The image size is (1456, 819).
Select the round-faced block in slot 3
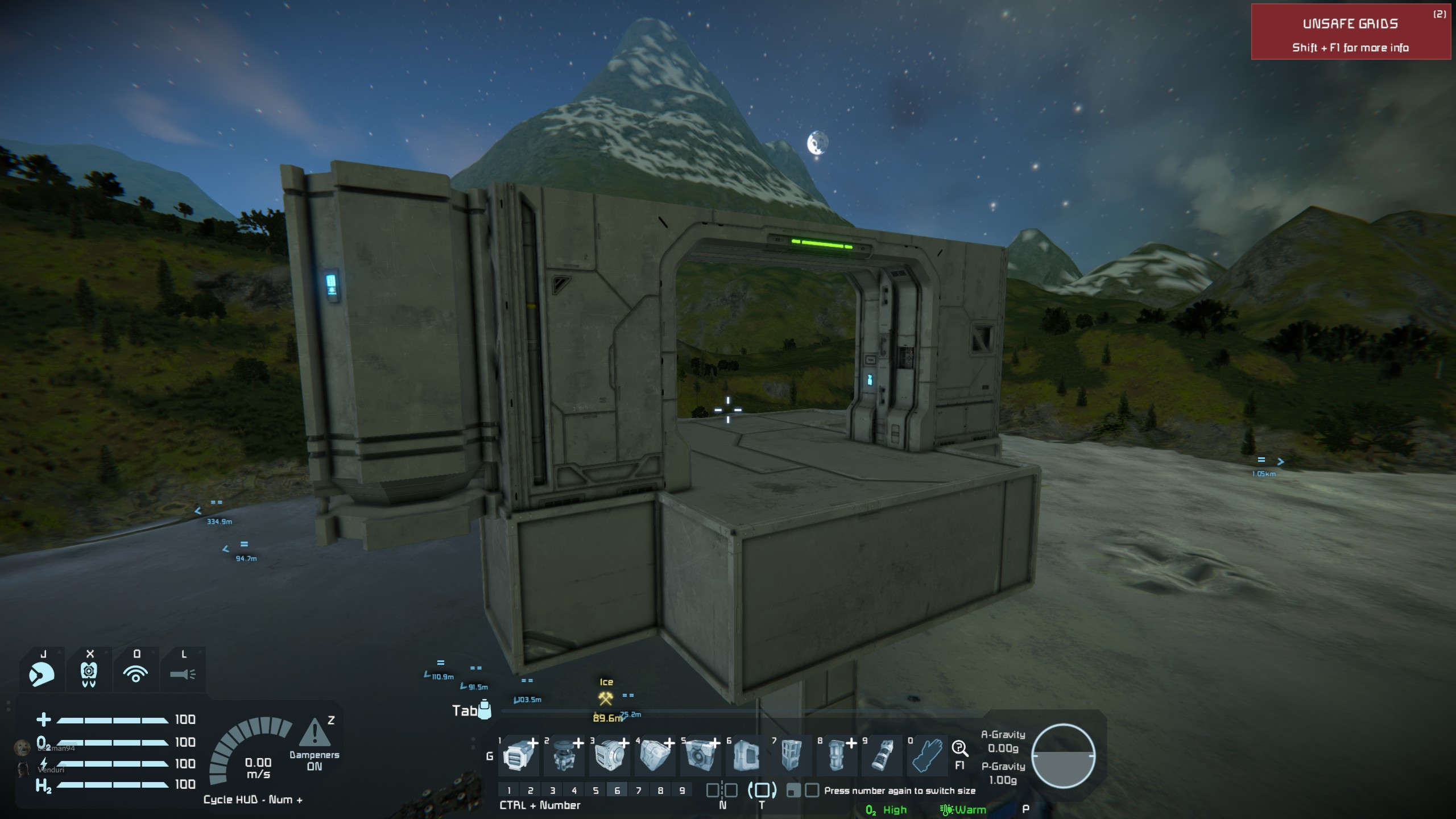point(609,756)
